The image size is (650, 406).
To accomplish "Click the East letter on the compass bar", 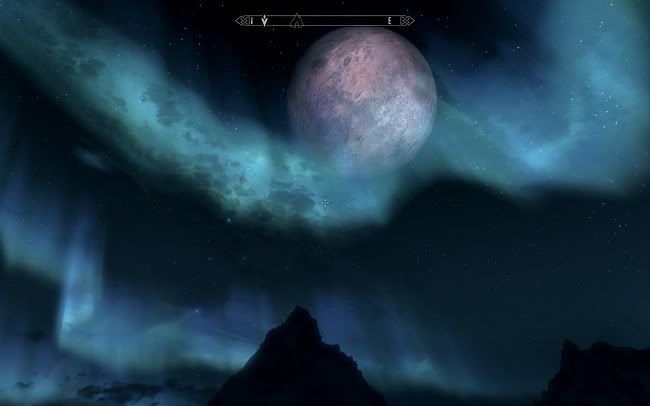I will pos(389,20).
